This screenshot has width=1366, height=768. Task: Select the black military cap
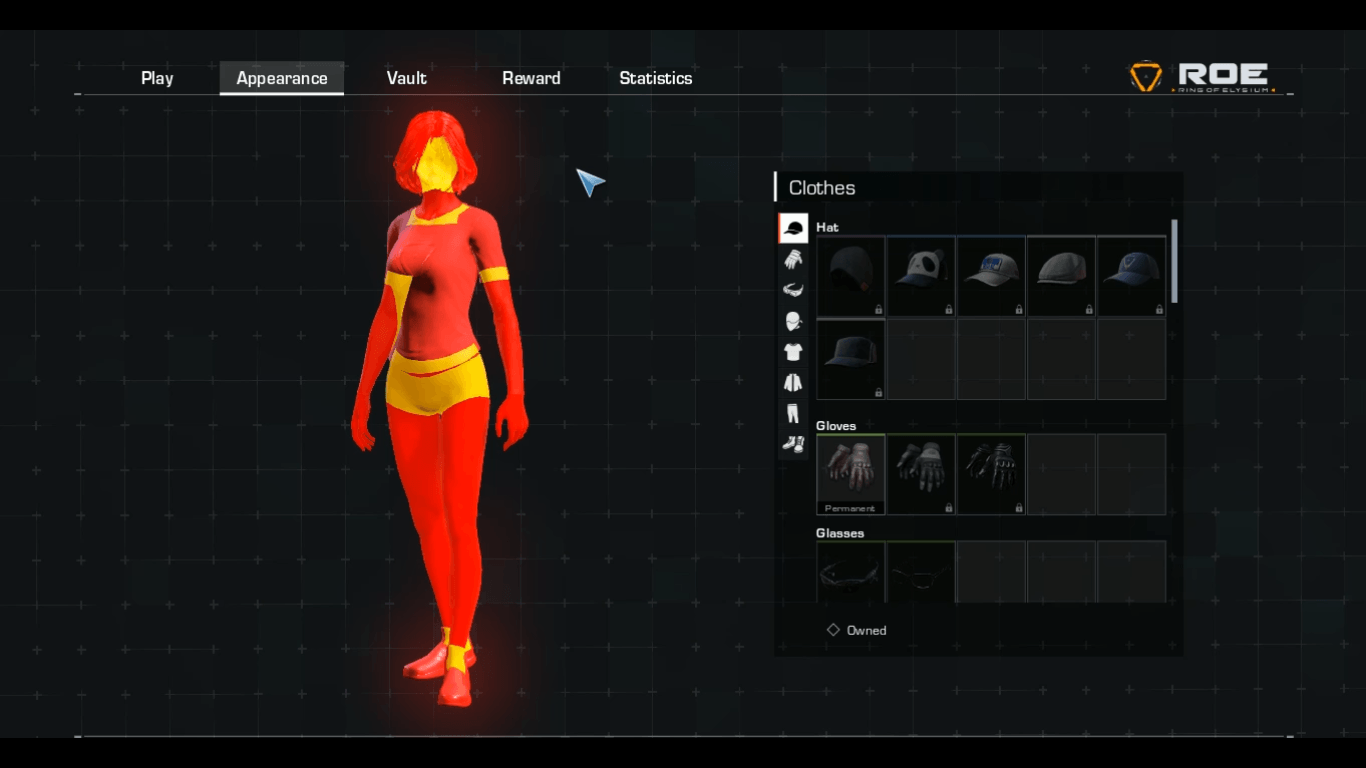pyautogui.click(x=851, y=359)
